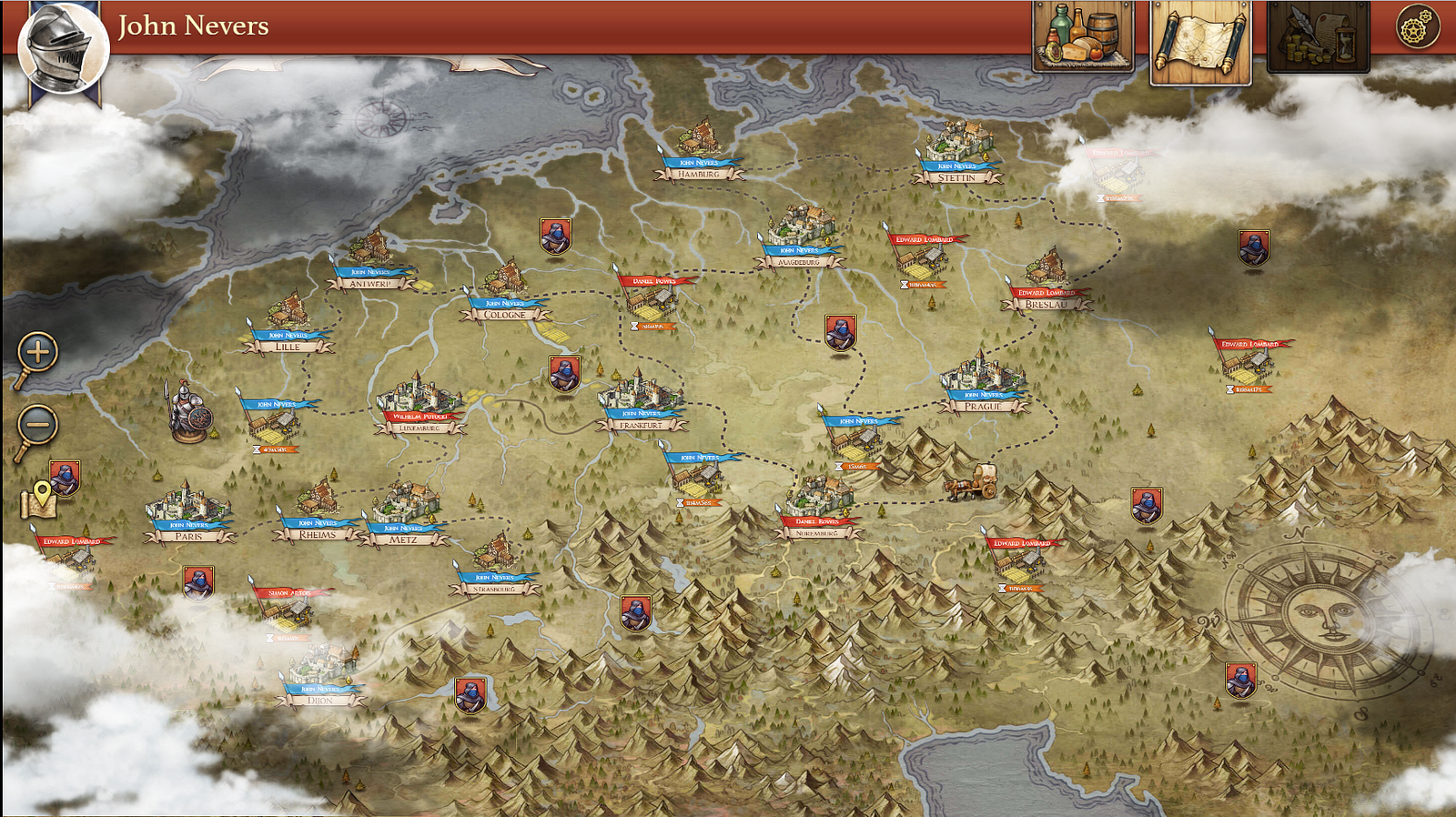Open the ledger with coins and hourglass

(x=1318, y=37)
